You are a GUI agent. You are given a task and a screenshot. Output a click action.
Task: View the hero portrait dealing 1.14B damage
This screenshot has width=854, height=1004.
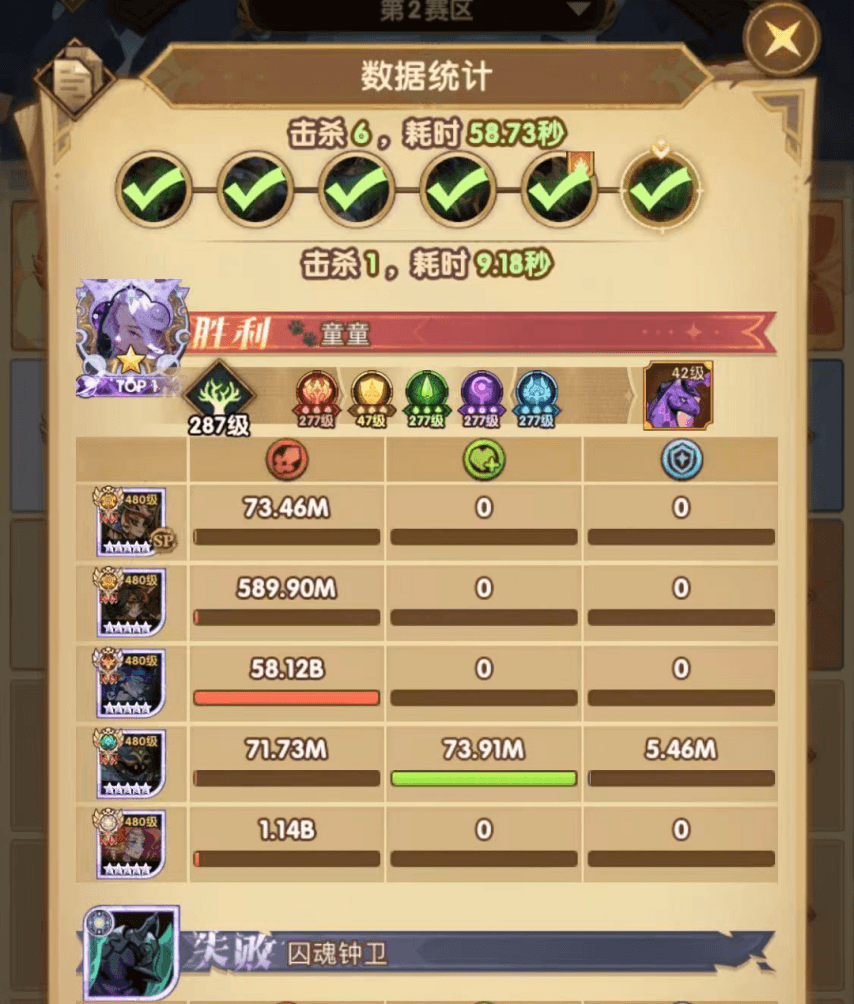point(131,842)
